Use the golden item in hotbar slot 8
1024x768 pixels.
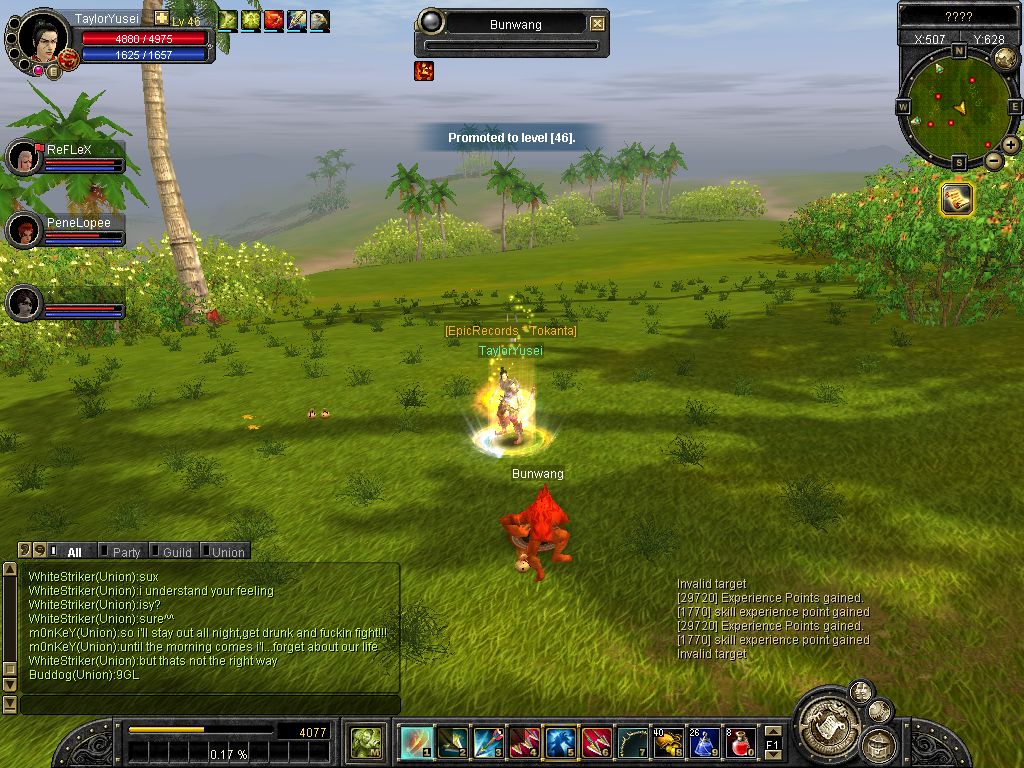pyautogui.click(x=668, y=743)
